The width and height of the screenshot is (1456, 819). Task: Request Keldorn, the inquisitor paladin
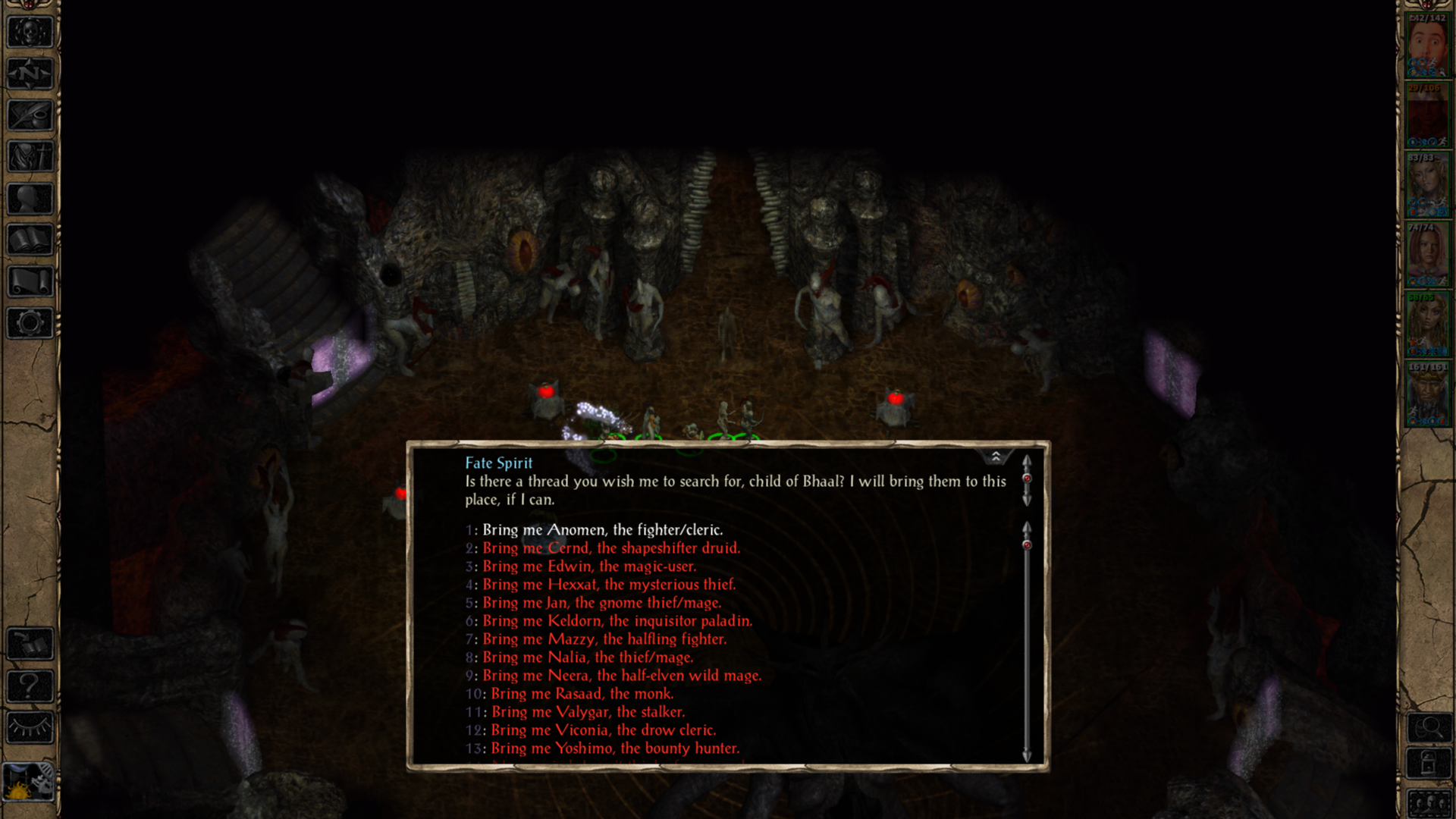617,621
